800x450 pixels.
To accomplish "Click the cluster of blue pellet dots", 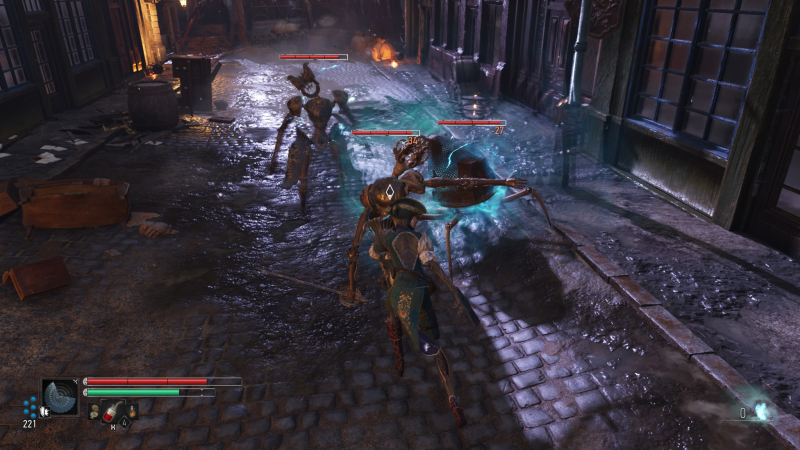I will [30, 407].
